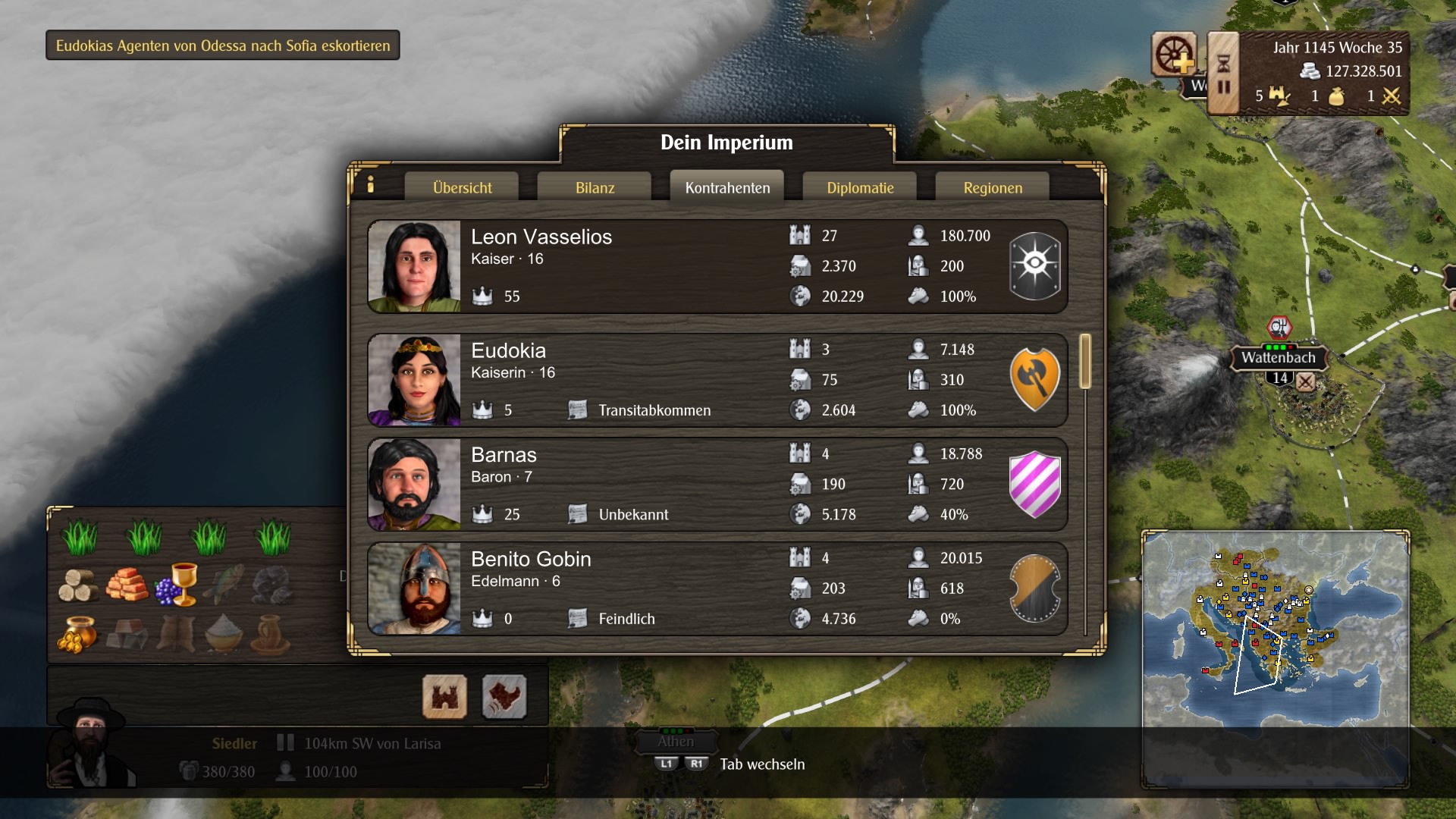The image size is (1456, 819).
Task: Show the Diplomatie tab
Action: [x=860, y=187]
